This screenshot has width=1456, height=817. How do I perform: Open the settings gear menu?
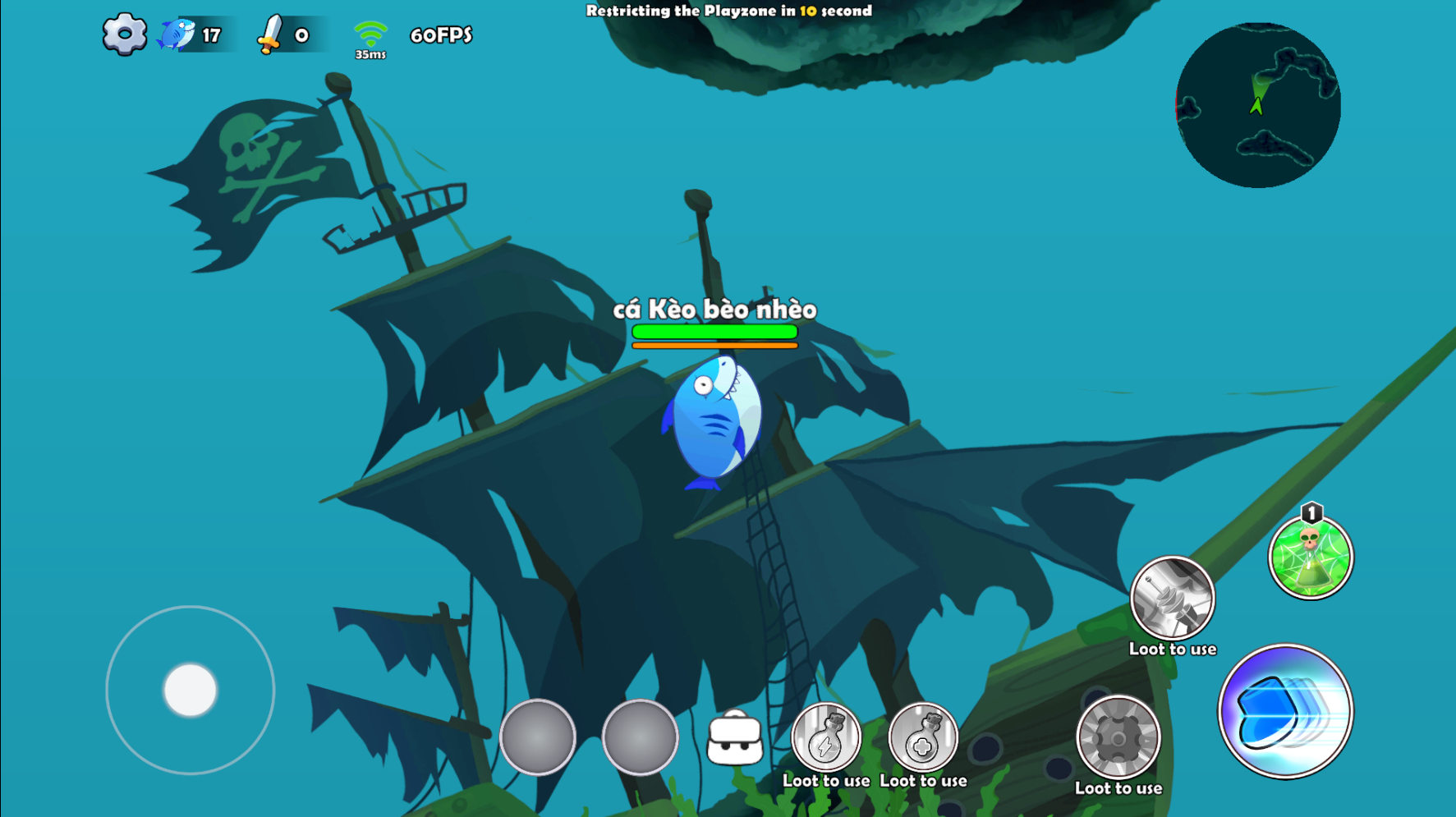click(x=124, y=34)
